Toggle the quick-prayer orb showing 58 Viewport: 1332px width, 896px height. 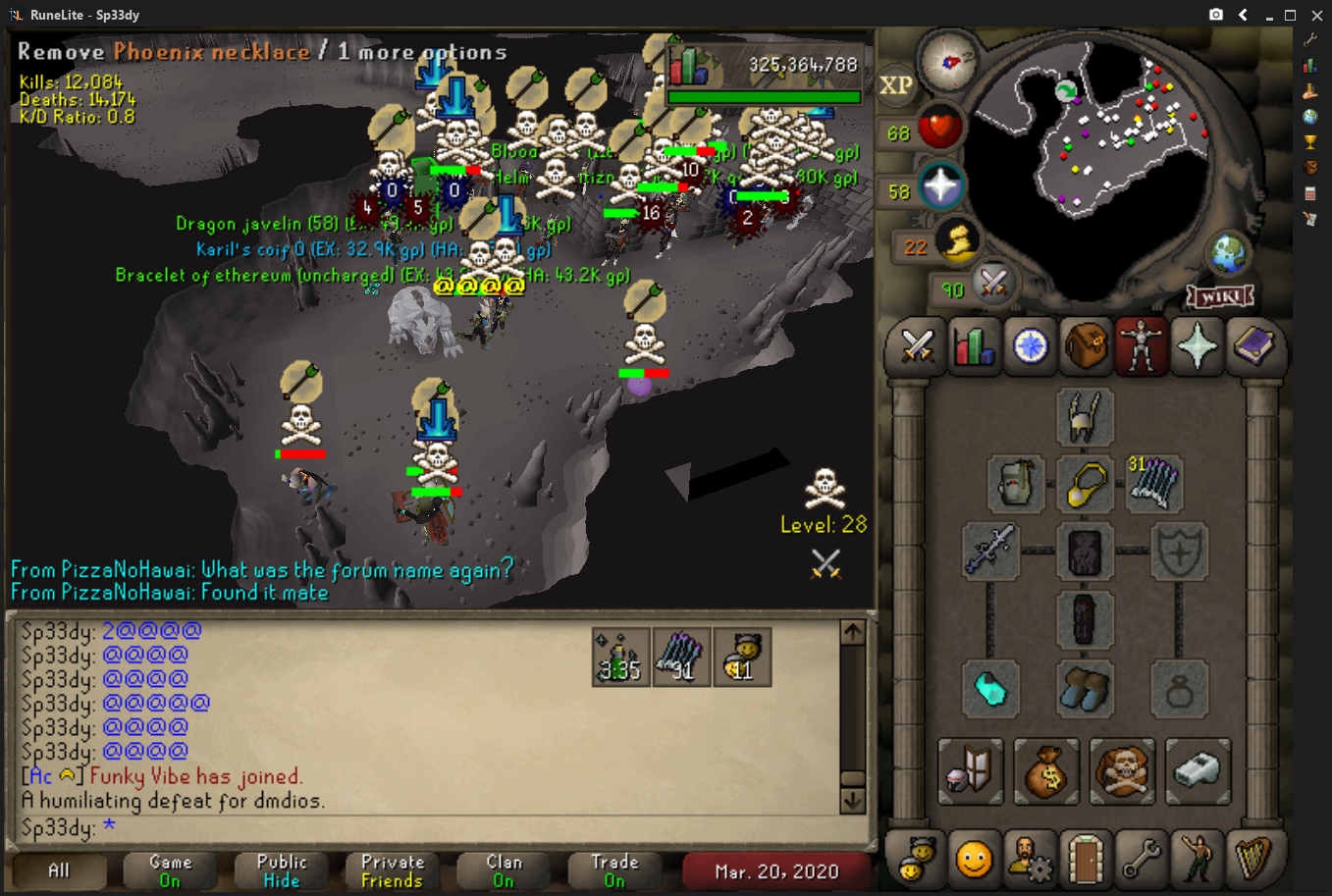940,186
